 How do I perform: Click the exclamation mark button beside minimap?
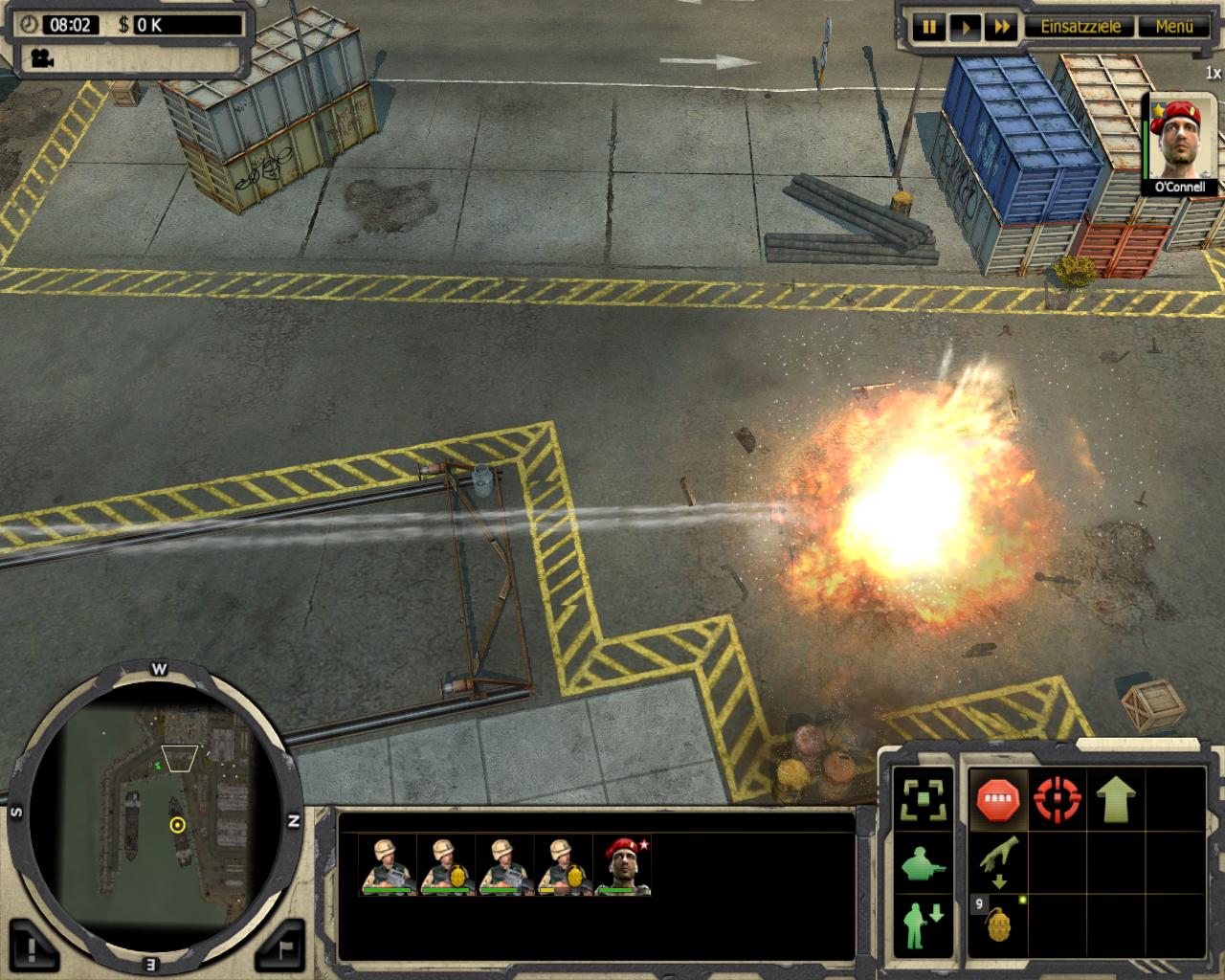click(34, 949)
